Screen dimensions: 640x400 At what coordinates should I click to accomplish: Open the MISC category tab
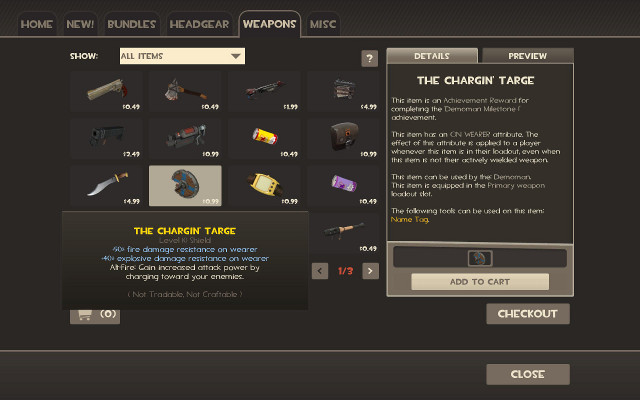(323, 23)
